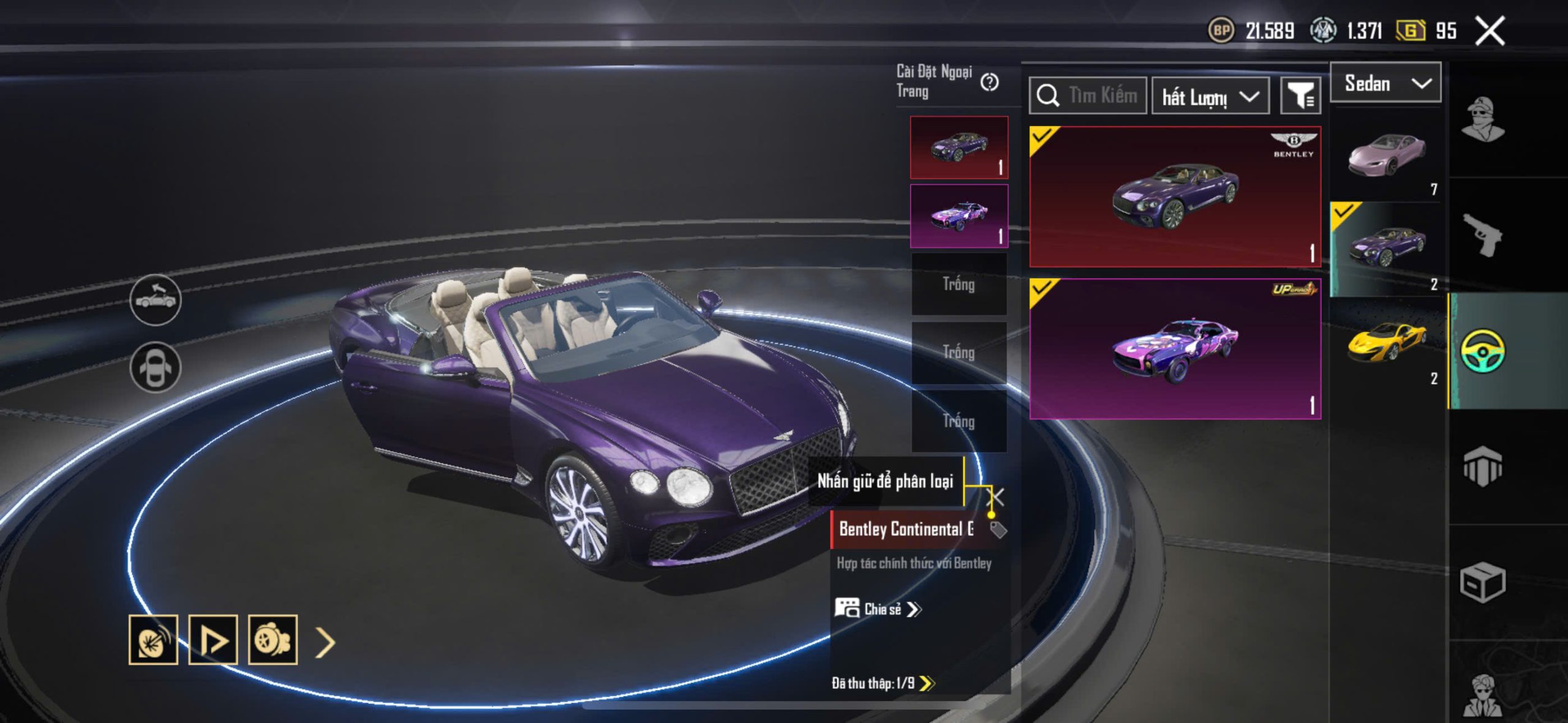Image resolution: width=1568 pixels, height=723 pixels.
Task: View collection progress Đã thu thập
Action: (883, 683)
